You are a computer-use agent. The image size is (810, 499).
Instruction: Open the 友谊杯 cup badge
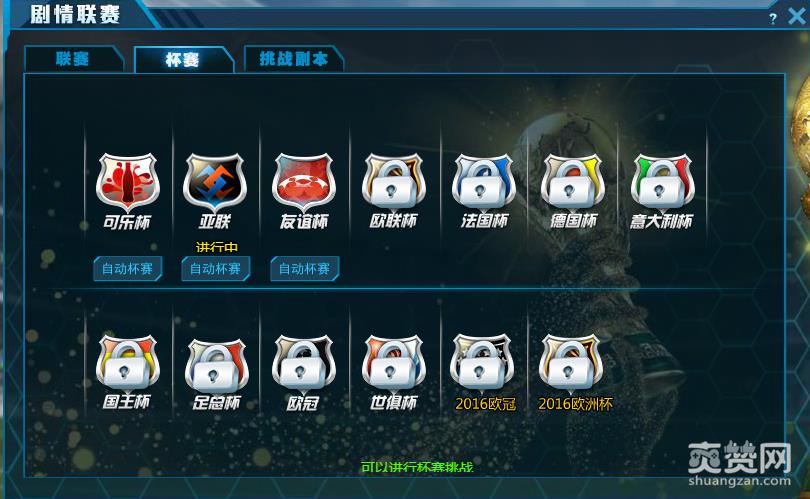[x=304, y=182]
